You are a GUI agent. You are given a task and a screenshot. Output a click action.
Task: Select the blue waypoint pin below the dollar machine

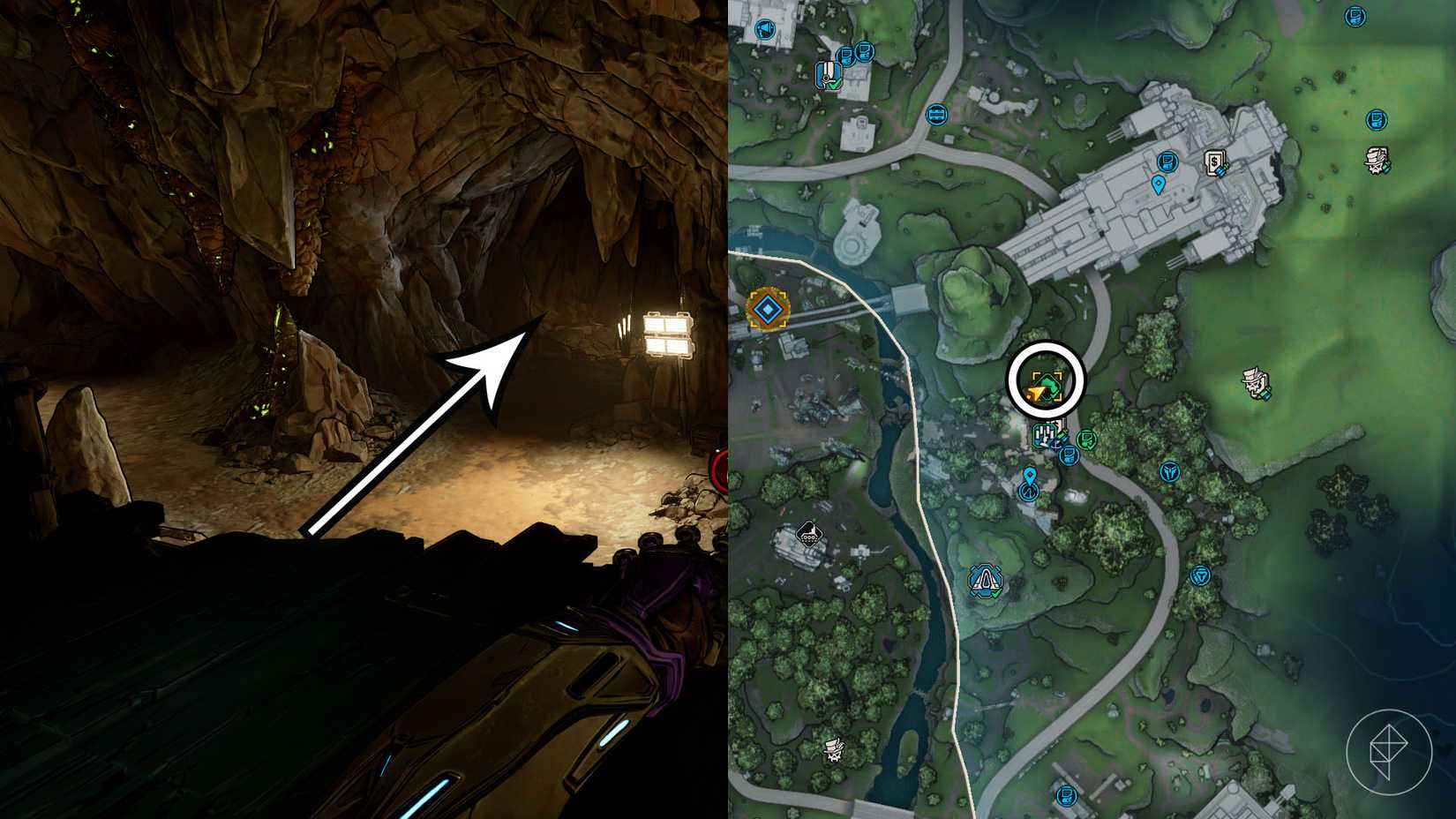[1160, 185]
